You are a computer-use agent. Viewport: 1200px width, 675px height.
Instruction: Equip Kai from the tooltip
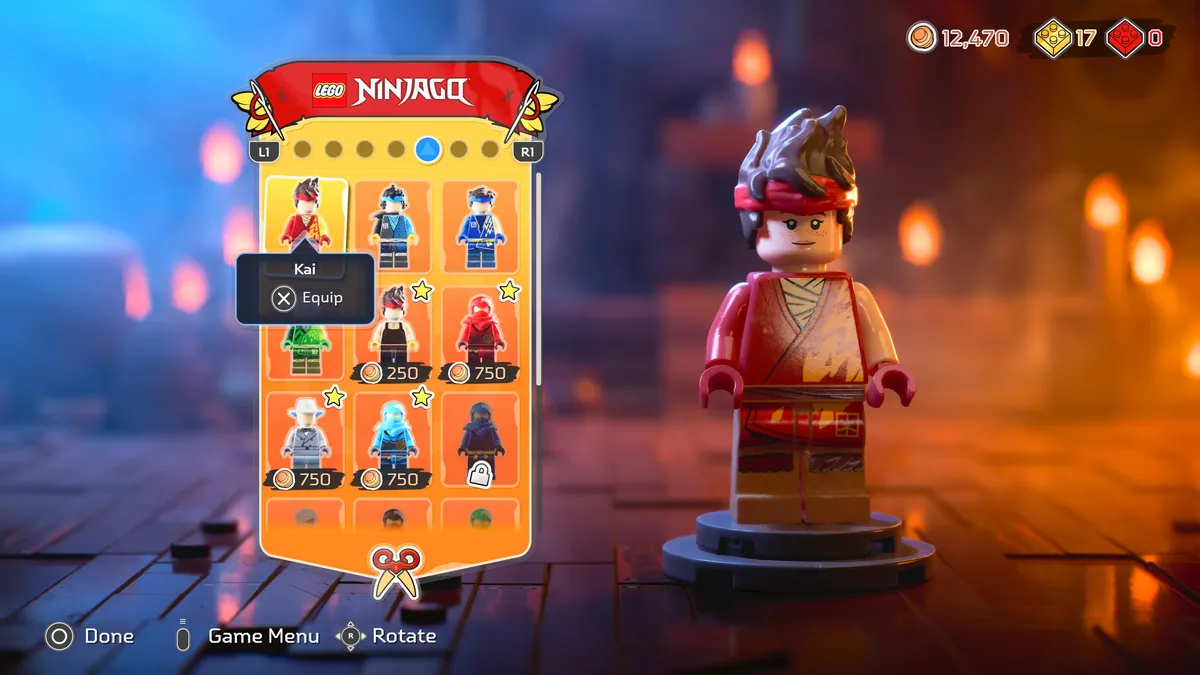[307, 298]
